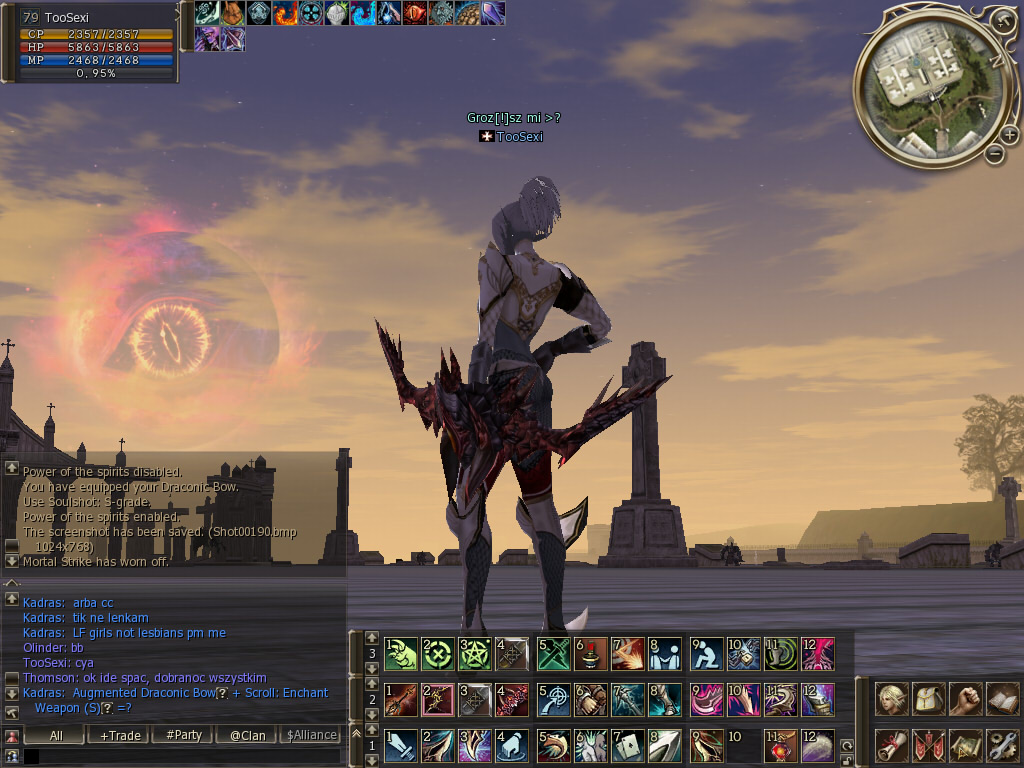Use the sword attack action slot
The height and width of the screenshot is (768, 1024).
coord(400,746)
